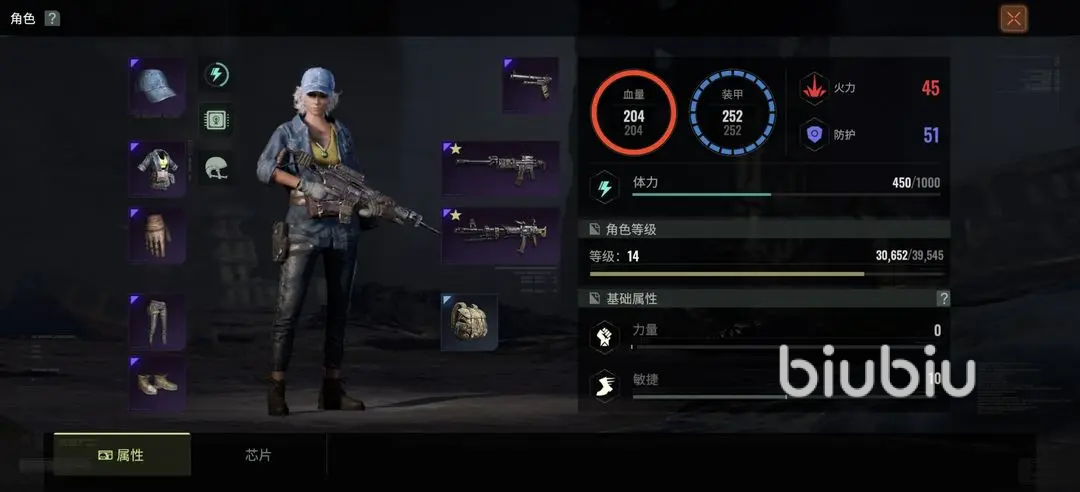Select the jacket armor equipment slot

[x=157, y=168]
